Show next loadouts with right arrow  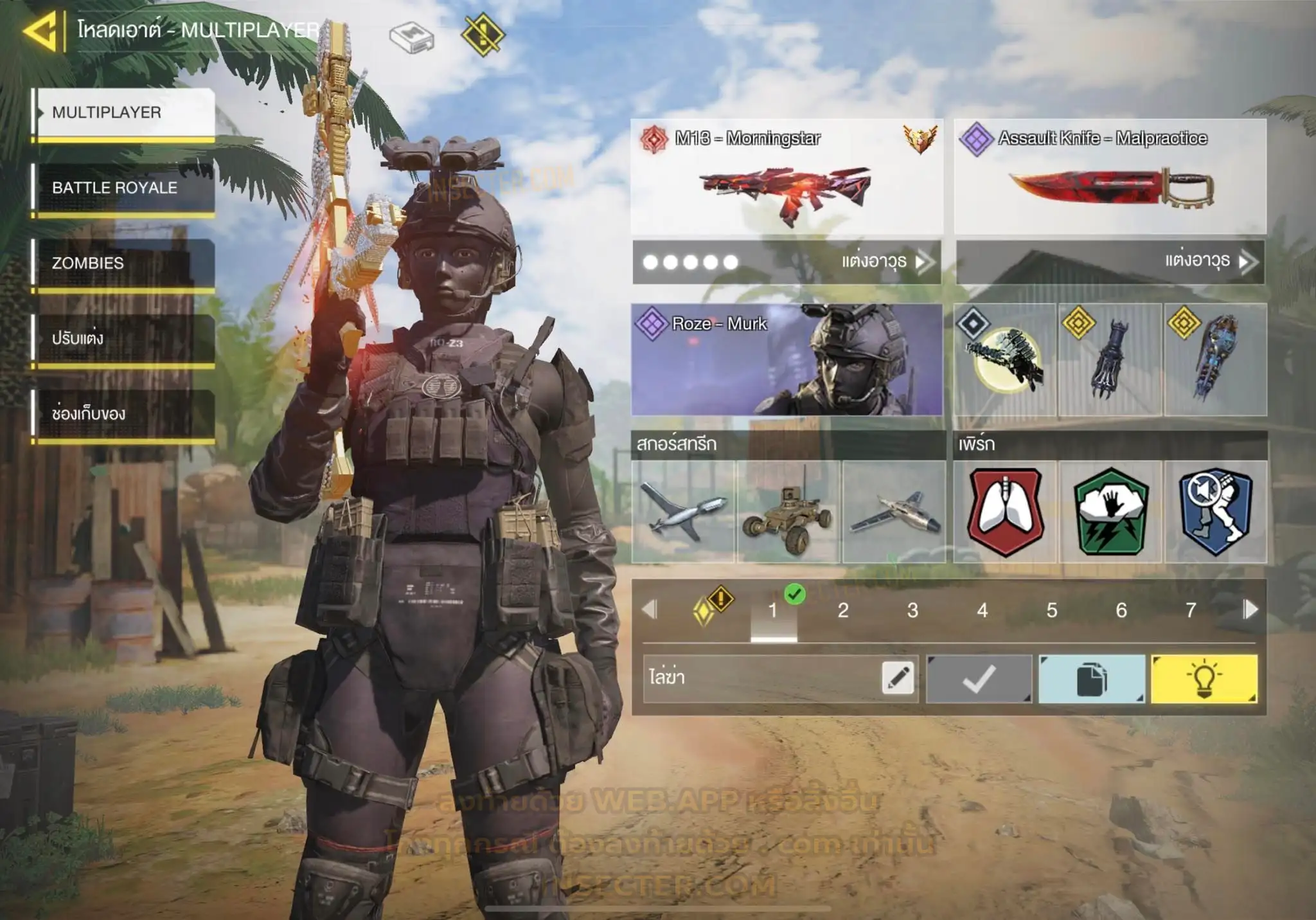click(x=1250, y=609)
